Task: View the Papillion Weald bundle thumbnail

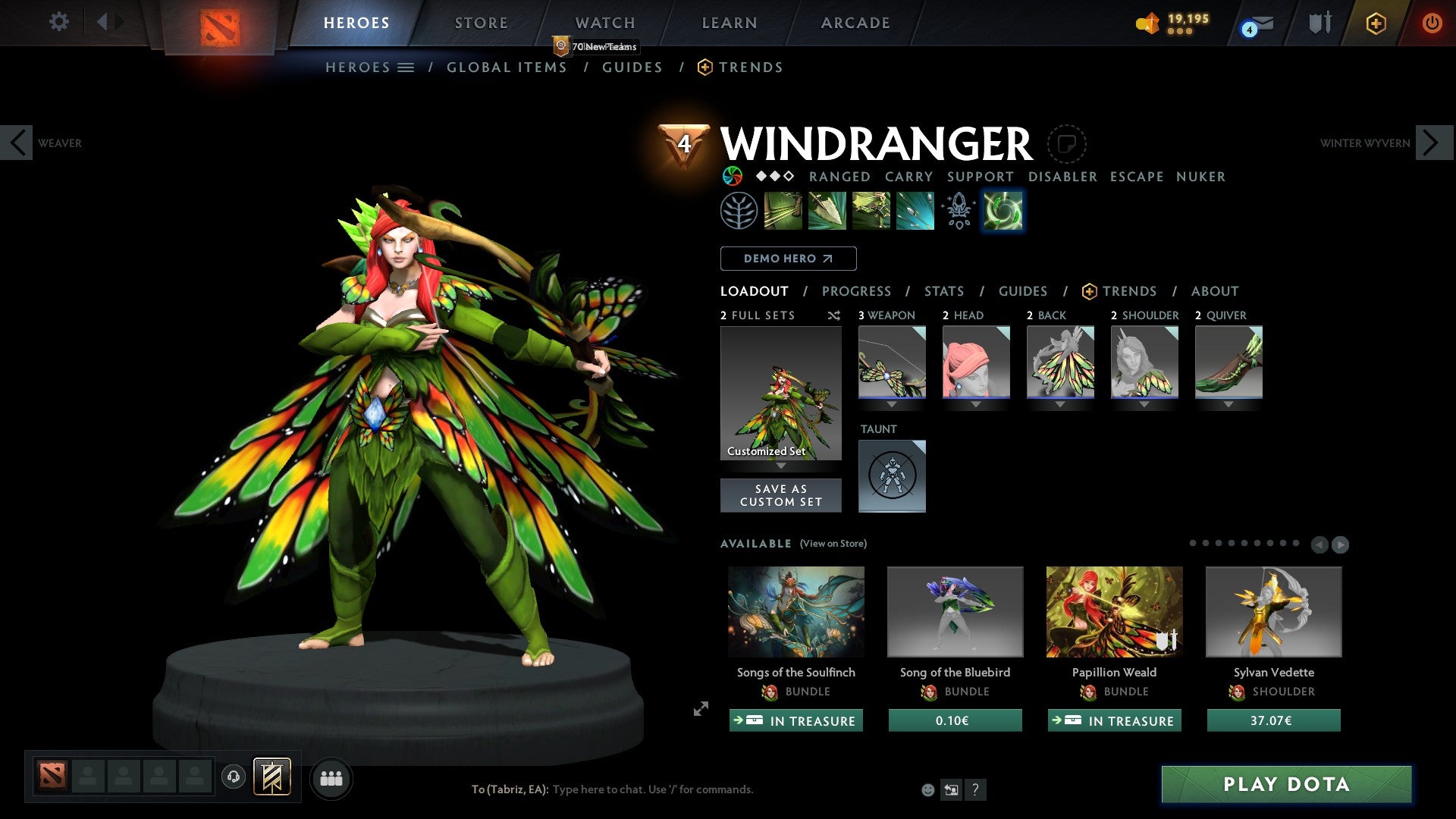Action: tap(1114, 611)
